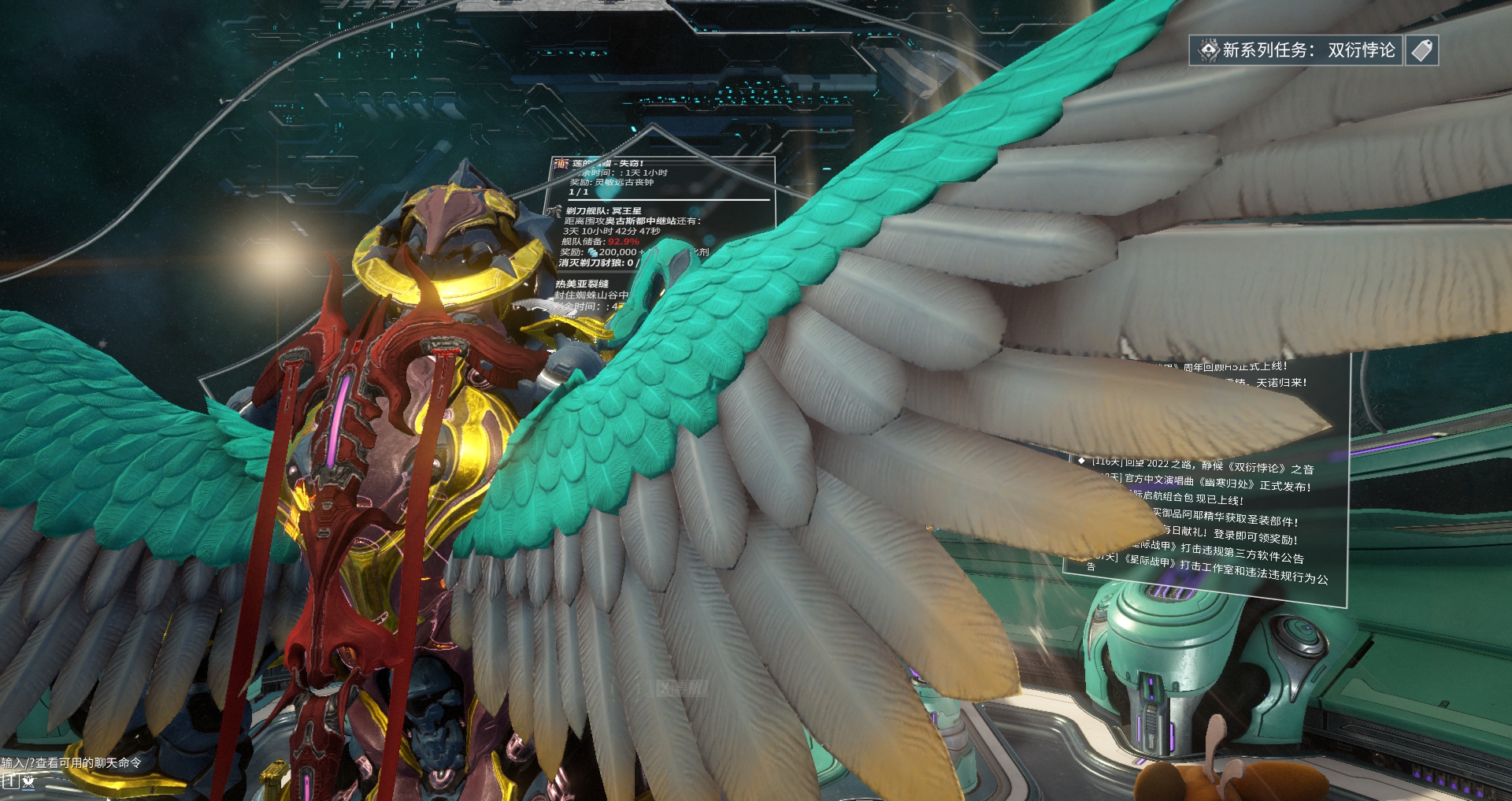Click the price tag icon button

pos(1421,50)
